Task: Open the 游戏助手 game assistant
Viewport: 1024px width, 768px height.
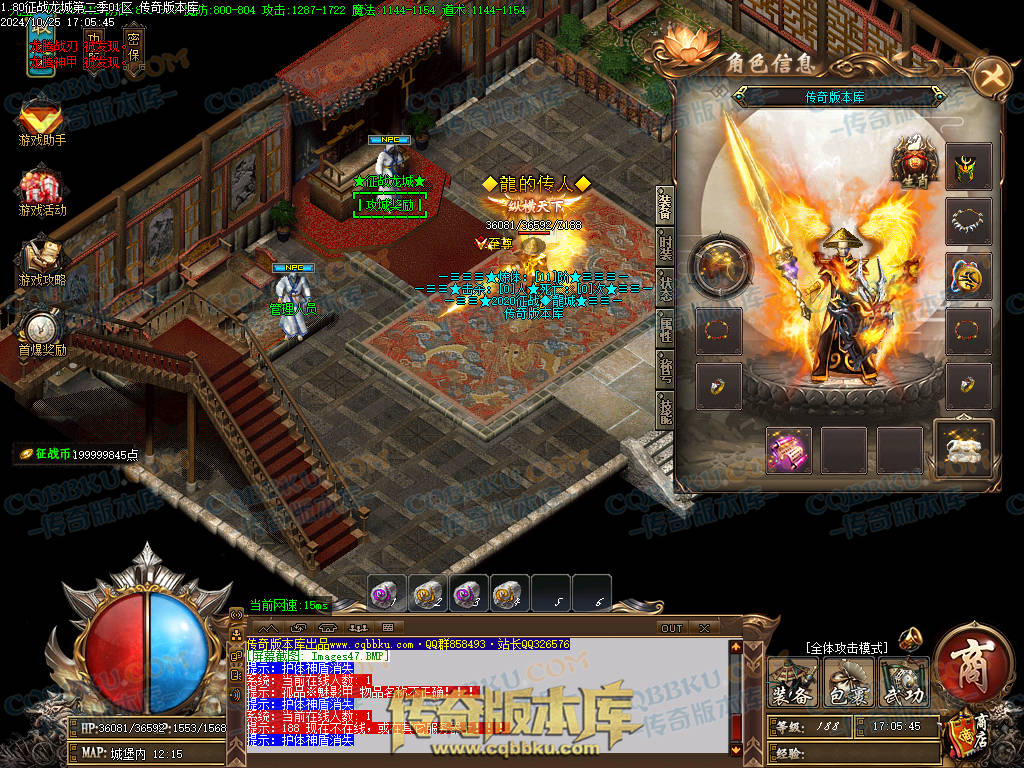Action: [42, 123]
